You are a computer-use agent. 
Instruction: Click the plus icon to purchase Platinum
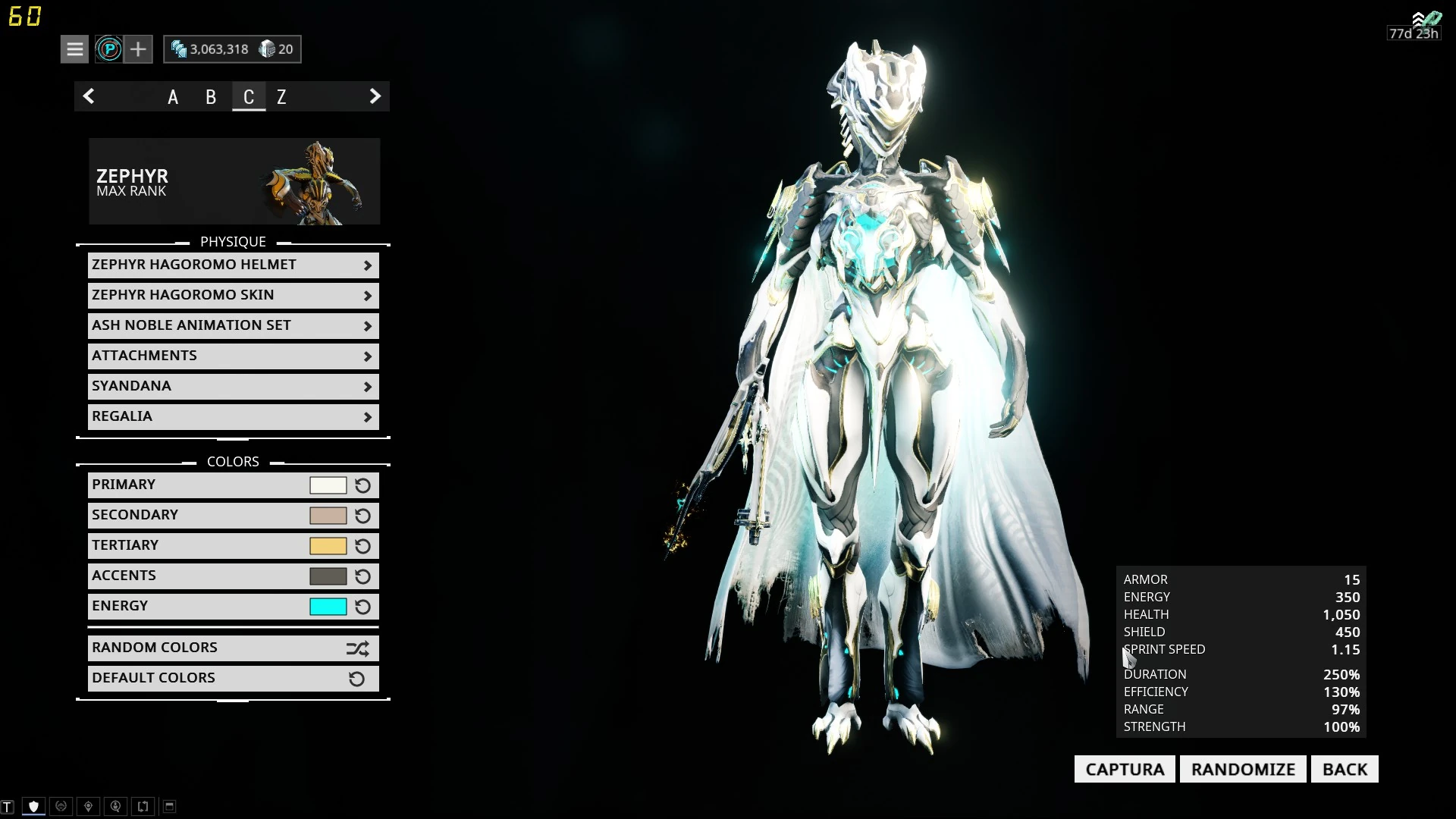[x=138, y=49]
